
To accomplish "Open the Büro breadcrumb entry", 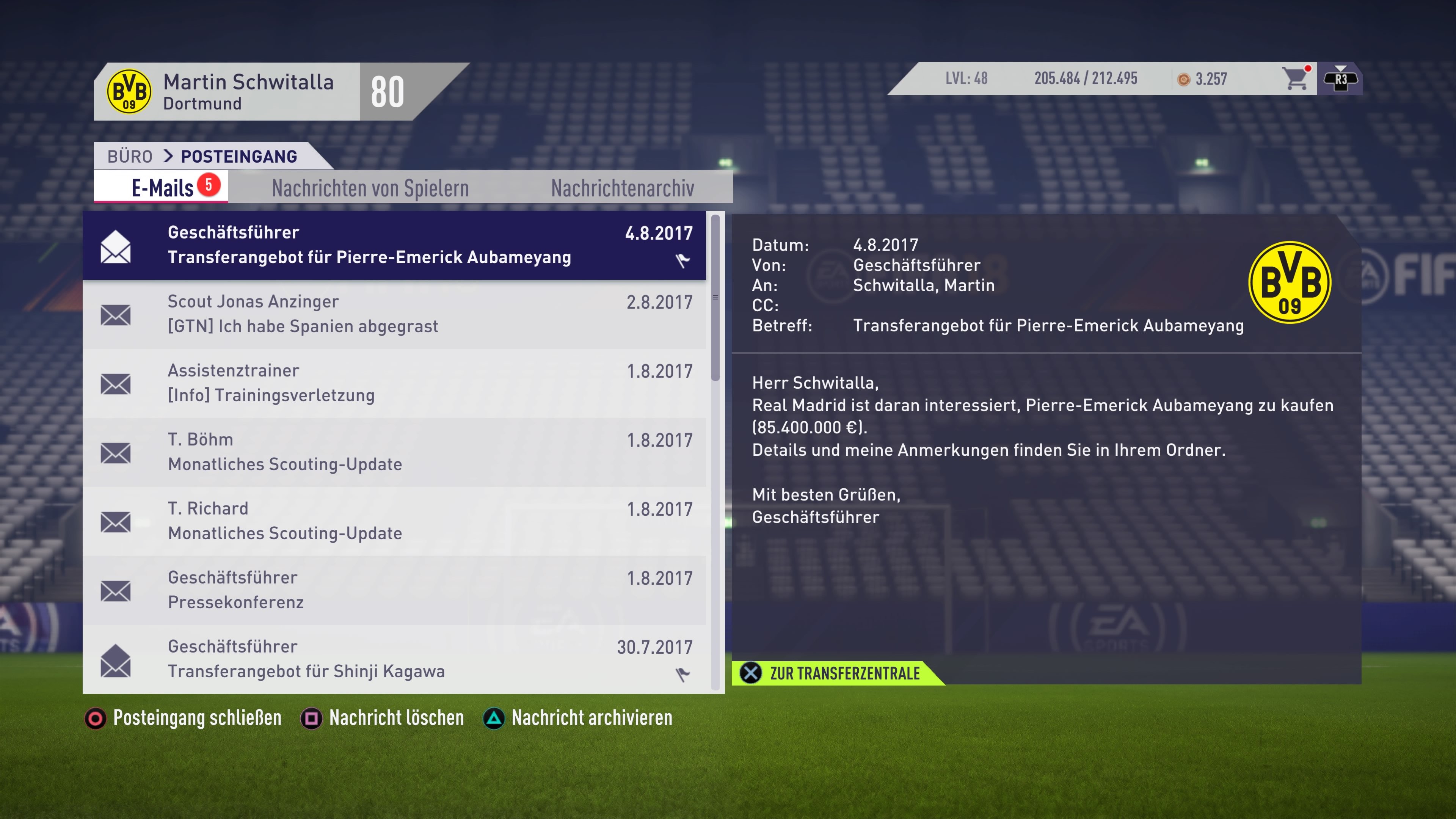I will click(x=130, y=156).
